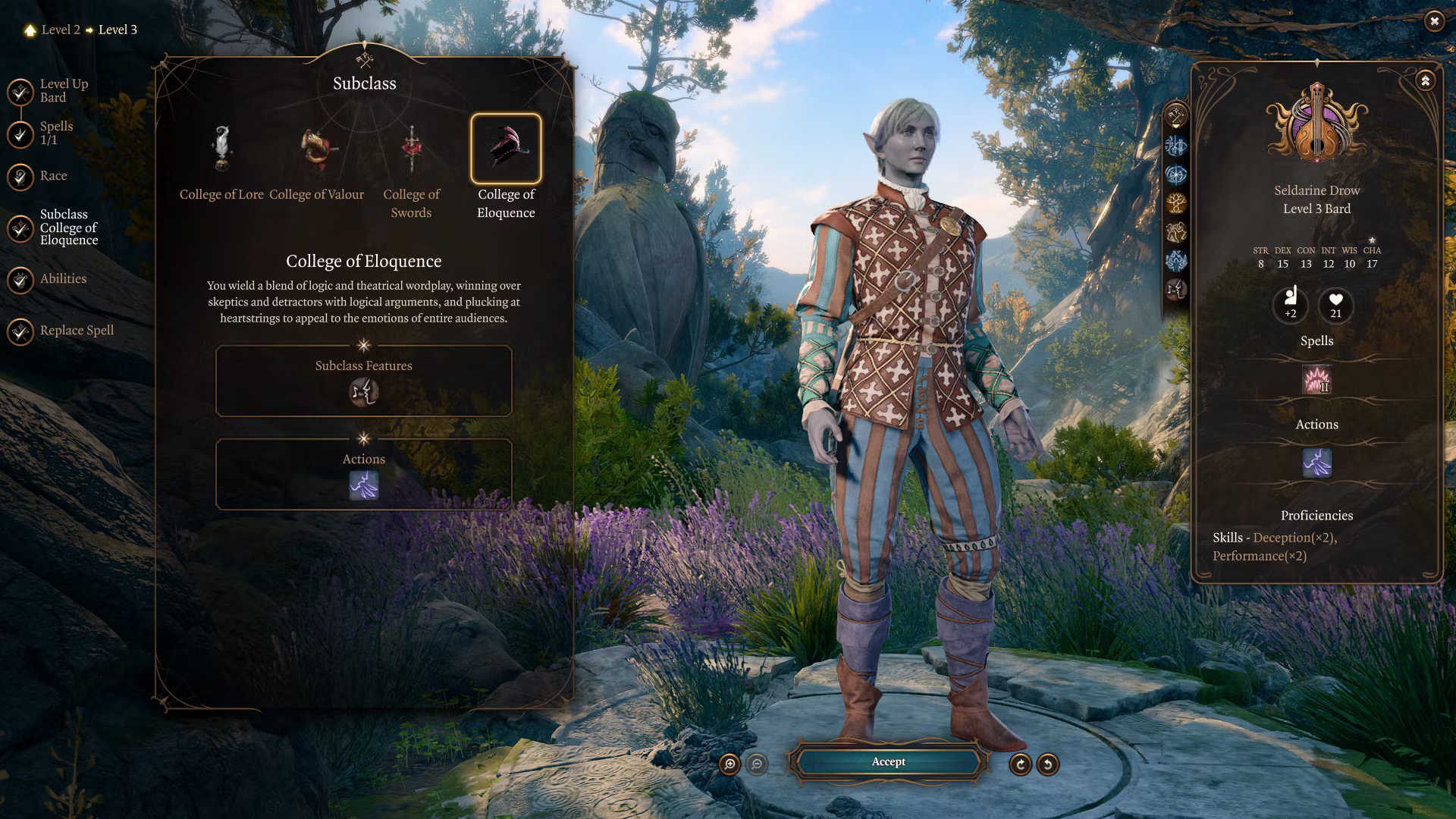Inspect the subclass feature icon
Viewport: 1456px width, 819px height.
[364, 392]
